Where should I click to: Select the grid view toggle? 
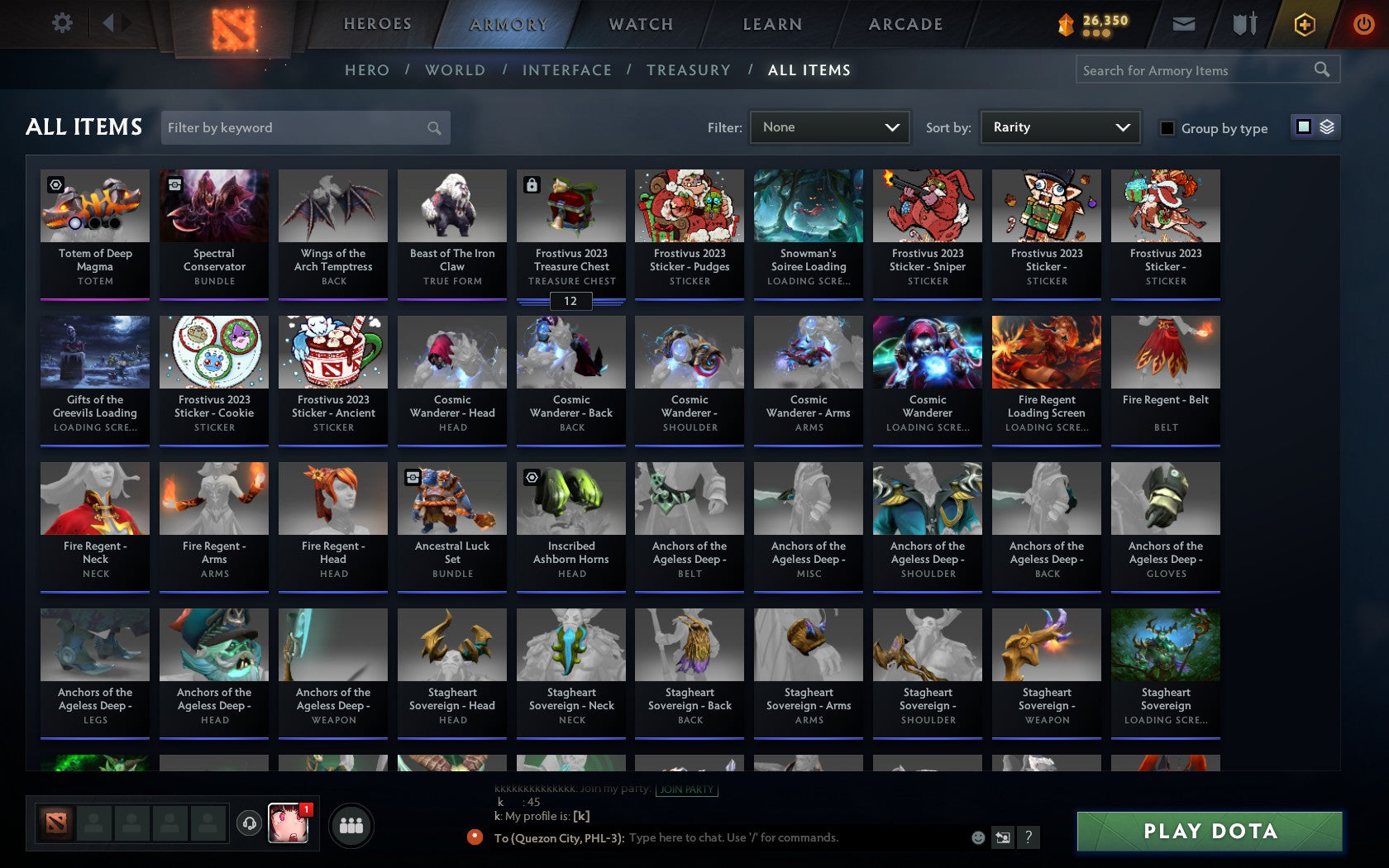point(1303,127)
